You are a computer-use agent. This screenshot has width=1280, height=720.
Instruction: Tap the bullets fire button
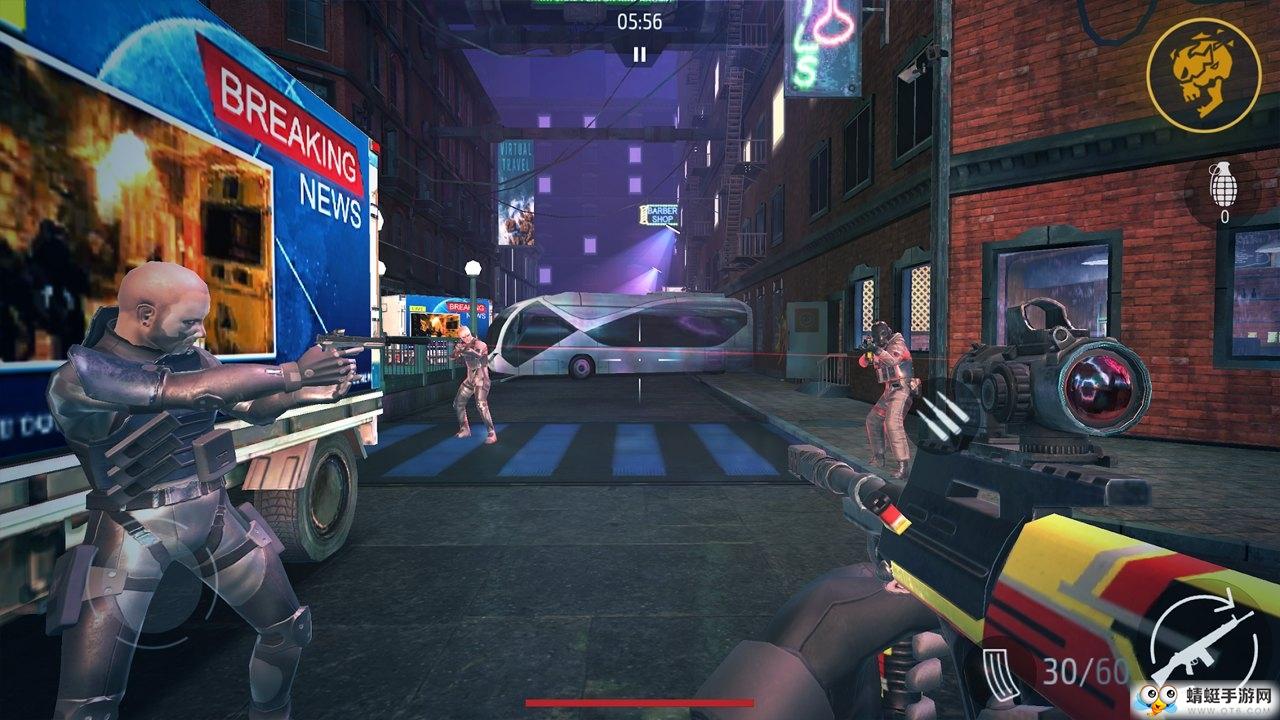(x=945, y=415)
